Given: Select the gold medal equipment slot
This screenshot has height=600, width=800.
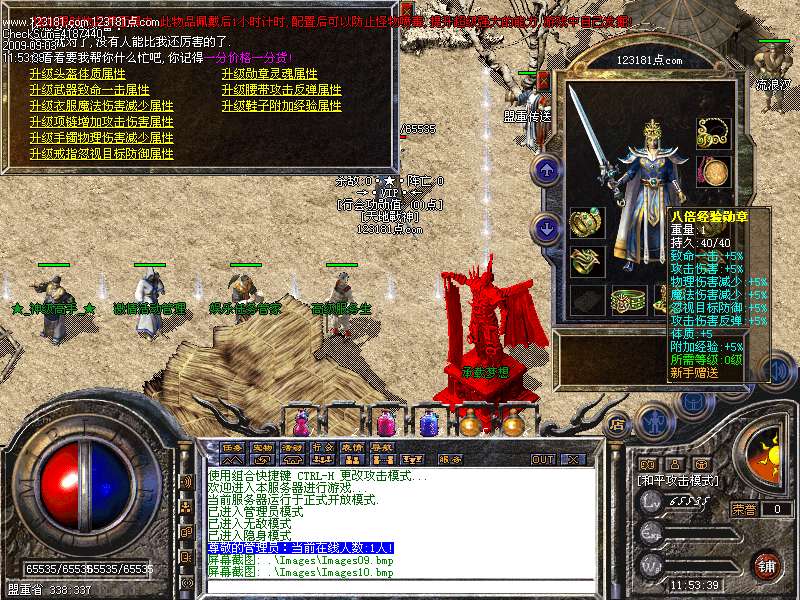Looking at the screenshot, I should coord(714,171).
